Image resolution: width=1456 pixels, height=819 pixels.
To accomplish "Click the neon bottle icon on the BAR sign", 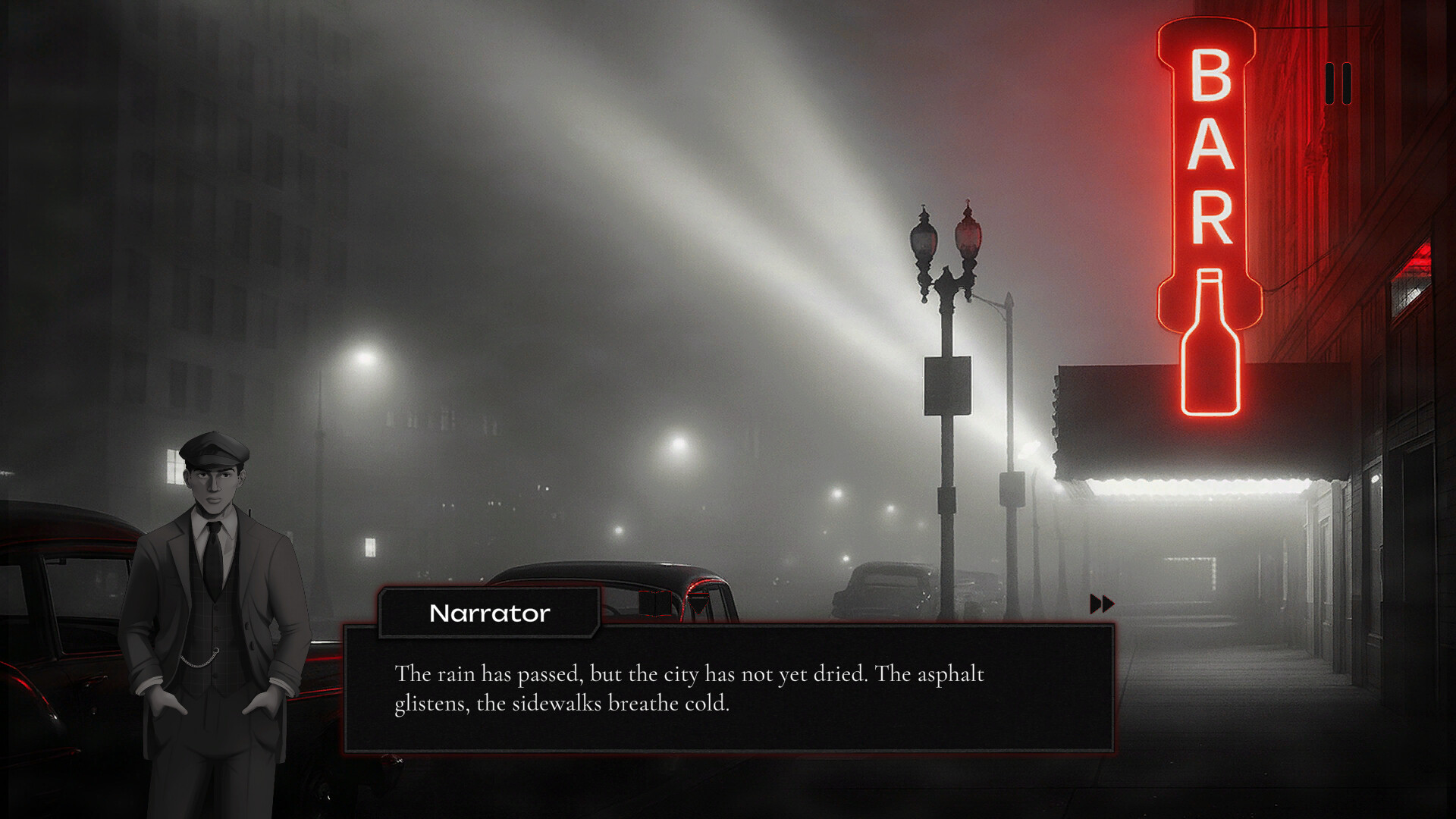I will point(1210,341).
